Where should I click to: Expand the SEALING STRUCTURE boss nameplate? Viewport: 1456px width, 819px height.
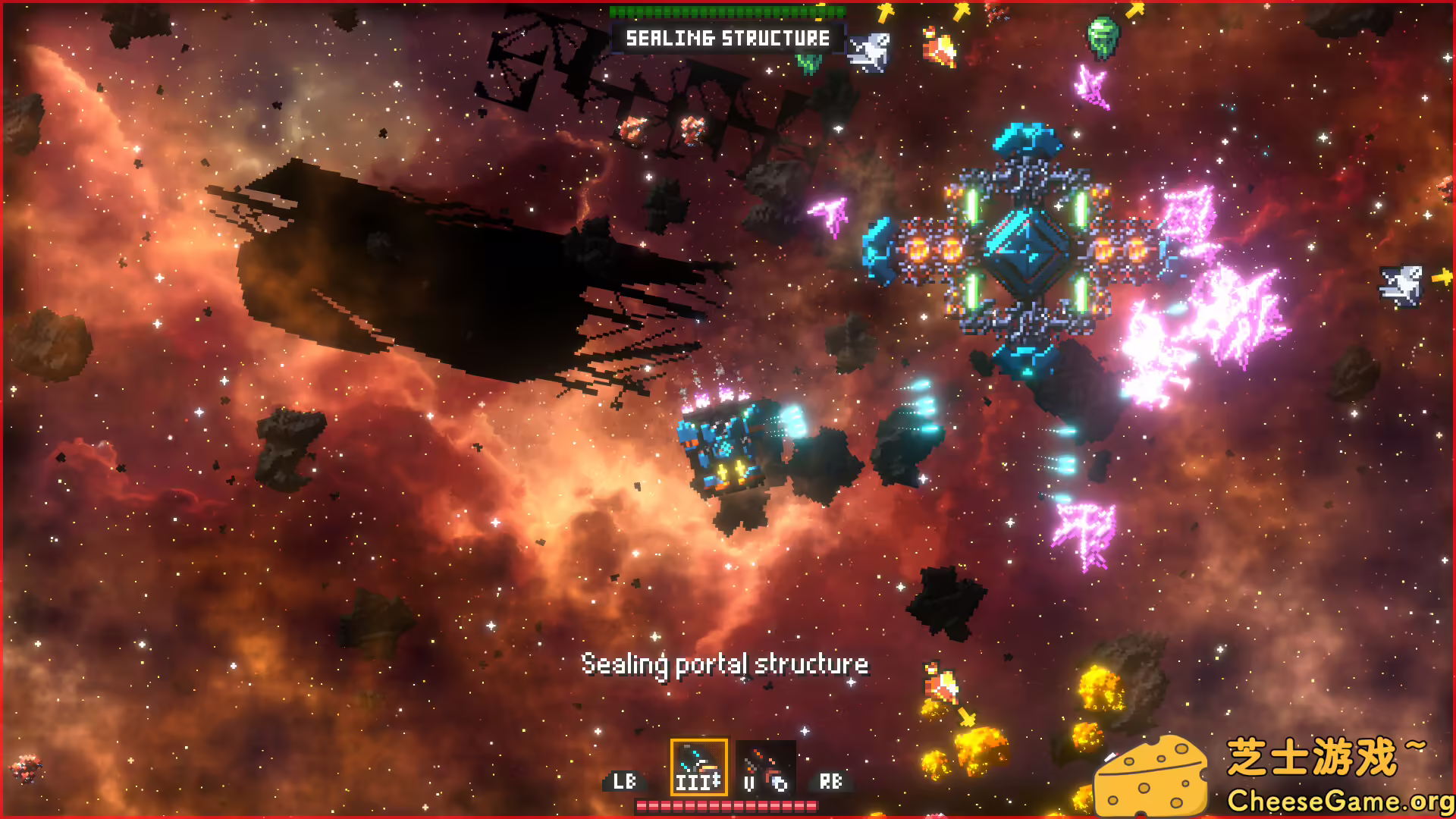point(728,38)
